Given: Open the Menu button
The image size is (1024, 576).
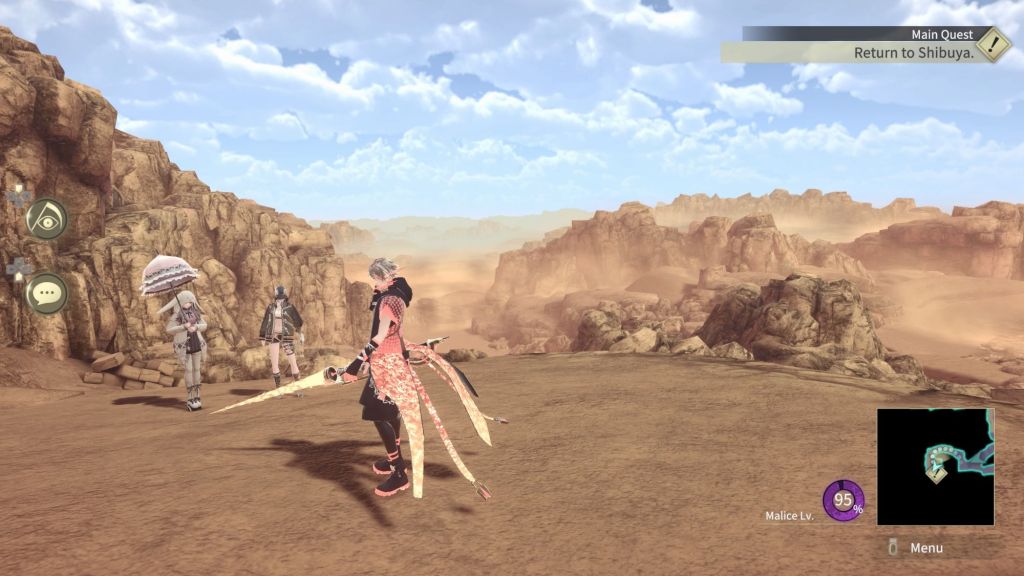Looking at the screenshot, I should pyautogui.click(x=916, y=548).
